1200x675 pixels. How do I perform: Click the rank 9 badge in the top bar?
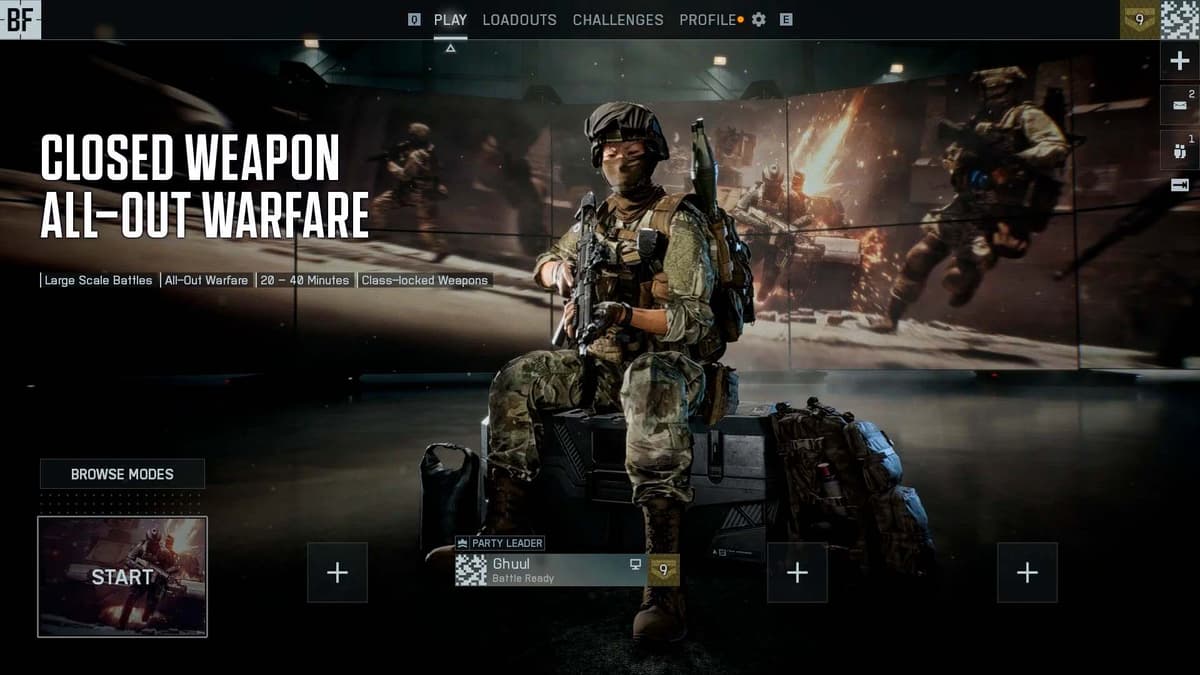click(x=1139, y=20)
